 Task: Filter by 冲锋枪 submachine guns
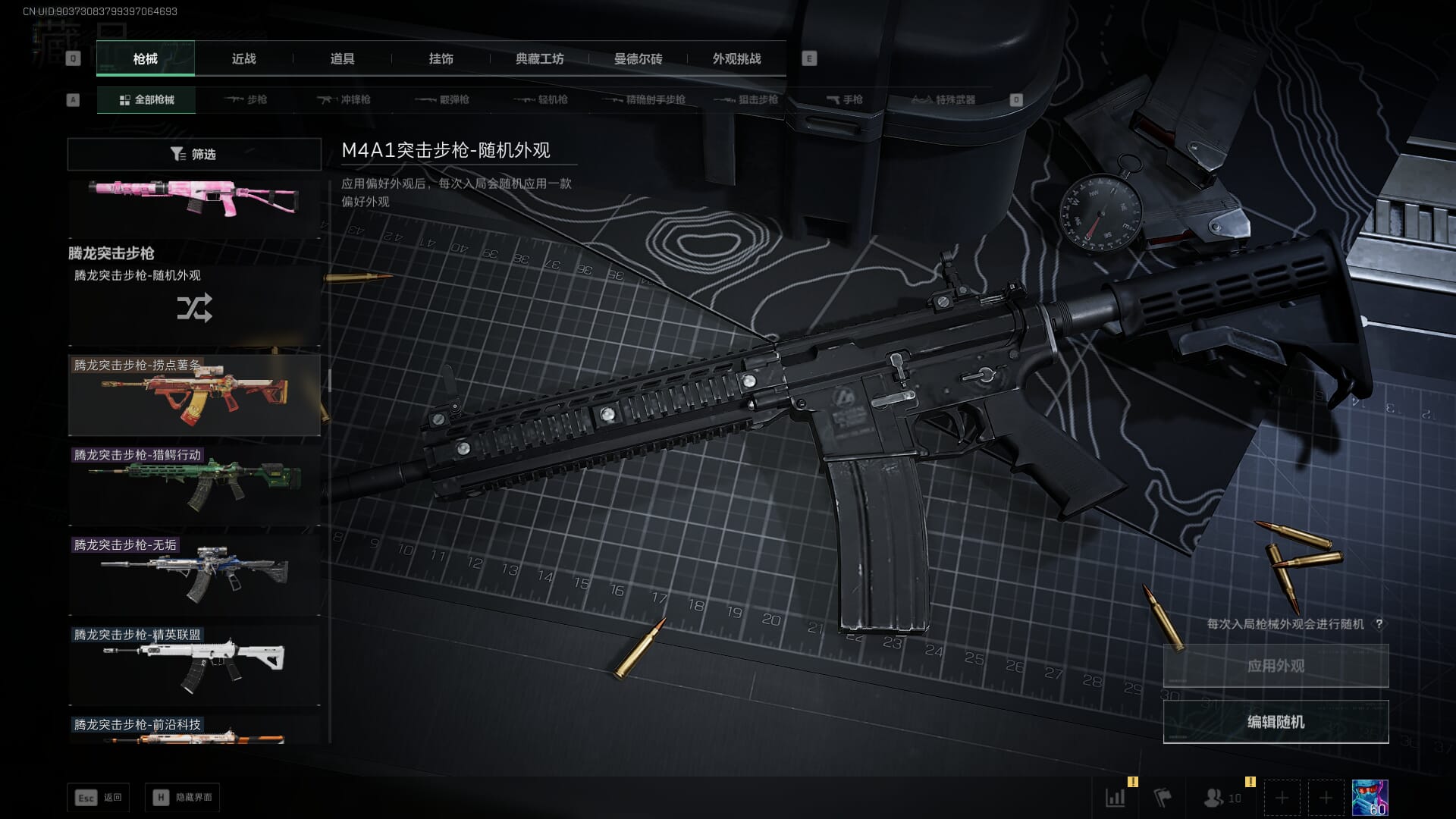pos(345,100)
